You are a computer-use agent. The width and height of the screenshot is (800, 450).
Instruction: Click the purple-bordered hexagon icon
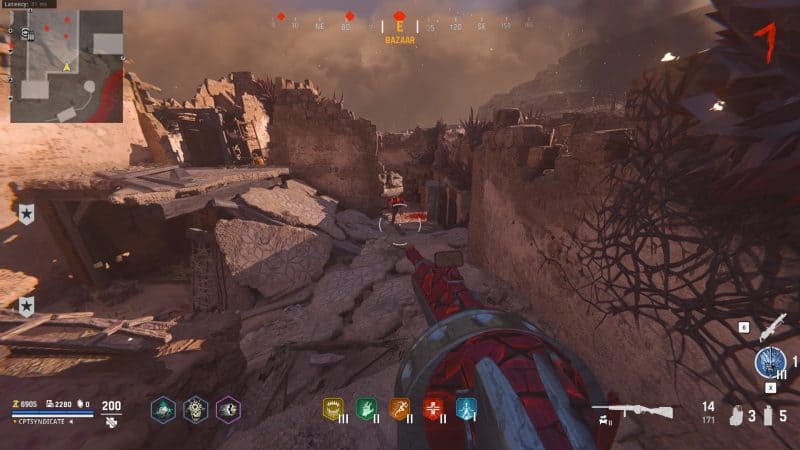coord(228,409)
